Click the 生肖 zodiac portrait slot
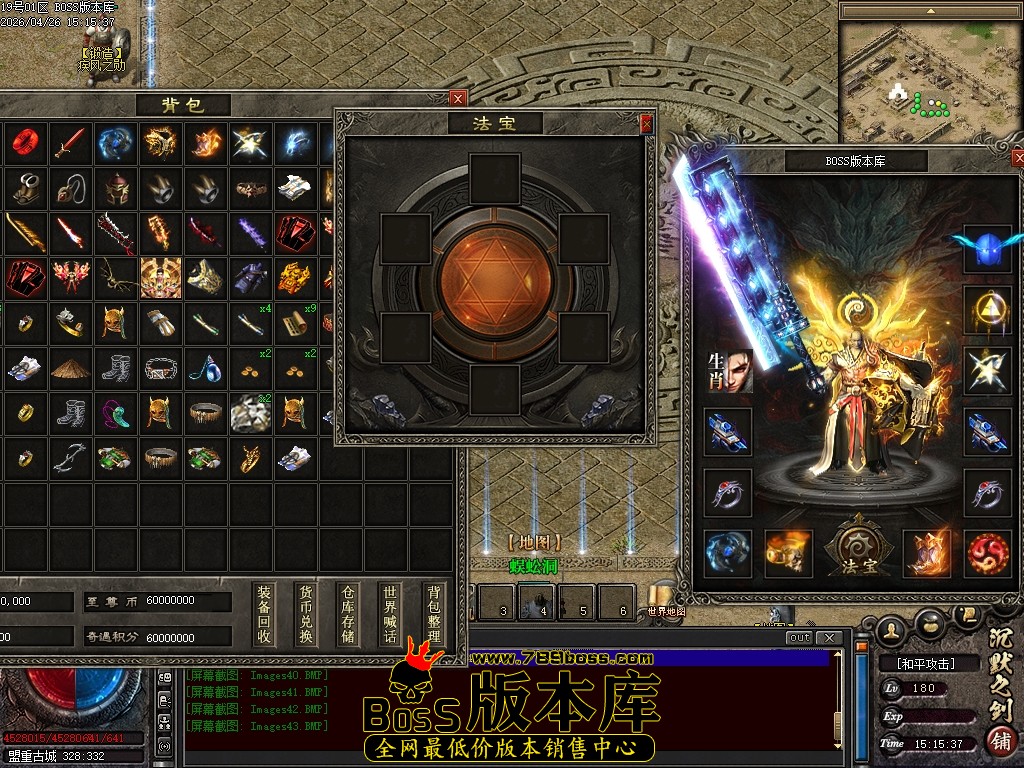The width and height of the screenshot is (1024, 768). coord(728,371)
